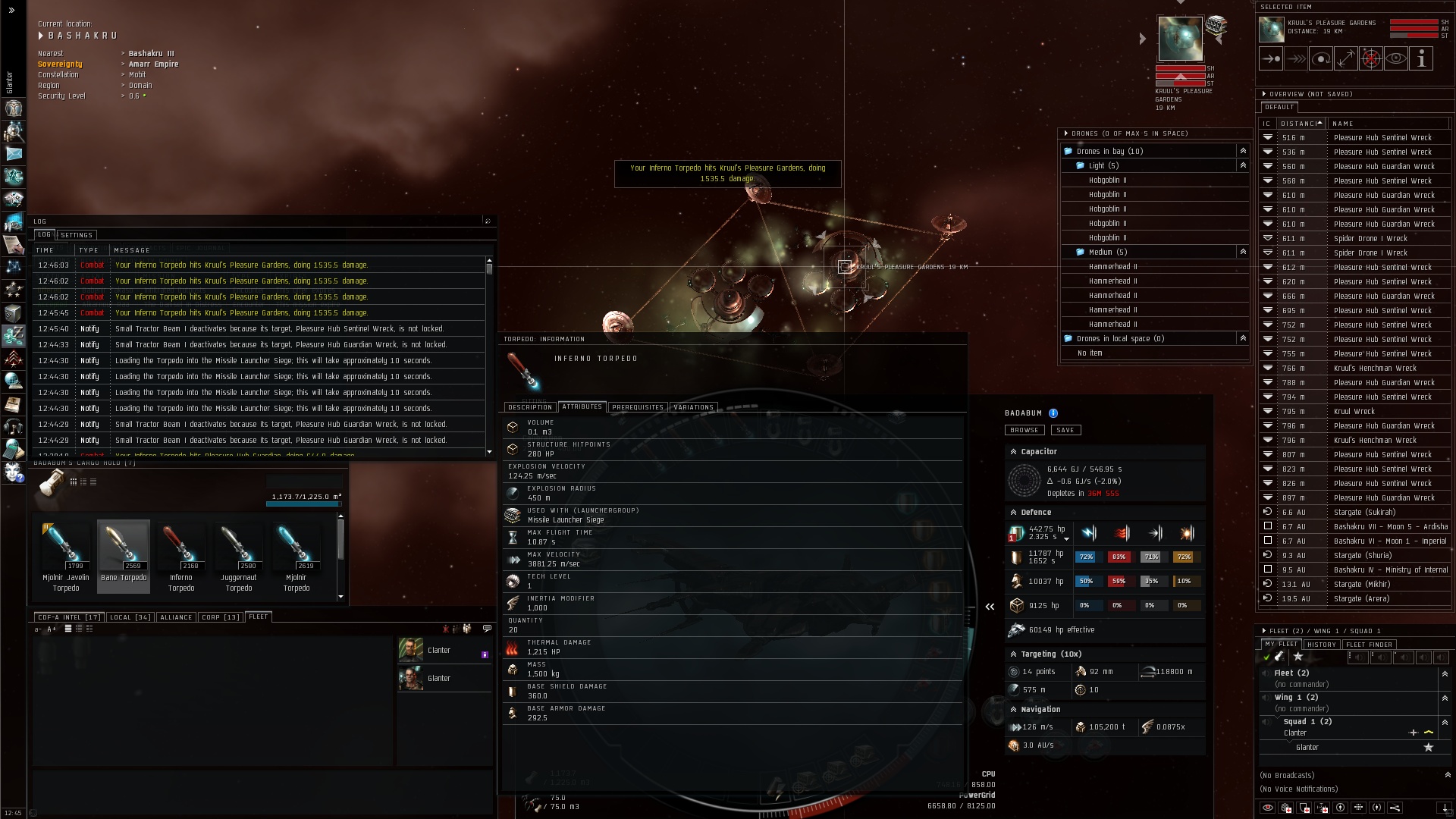The width and height of the screenshot is (1456, 819).
Task: Save the Badabum fitting
Action: 1065,430
